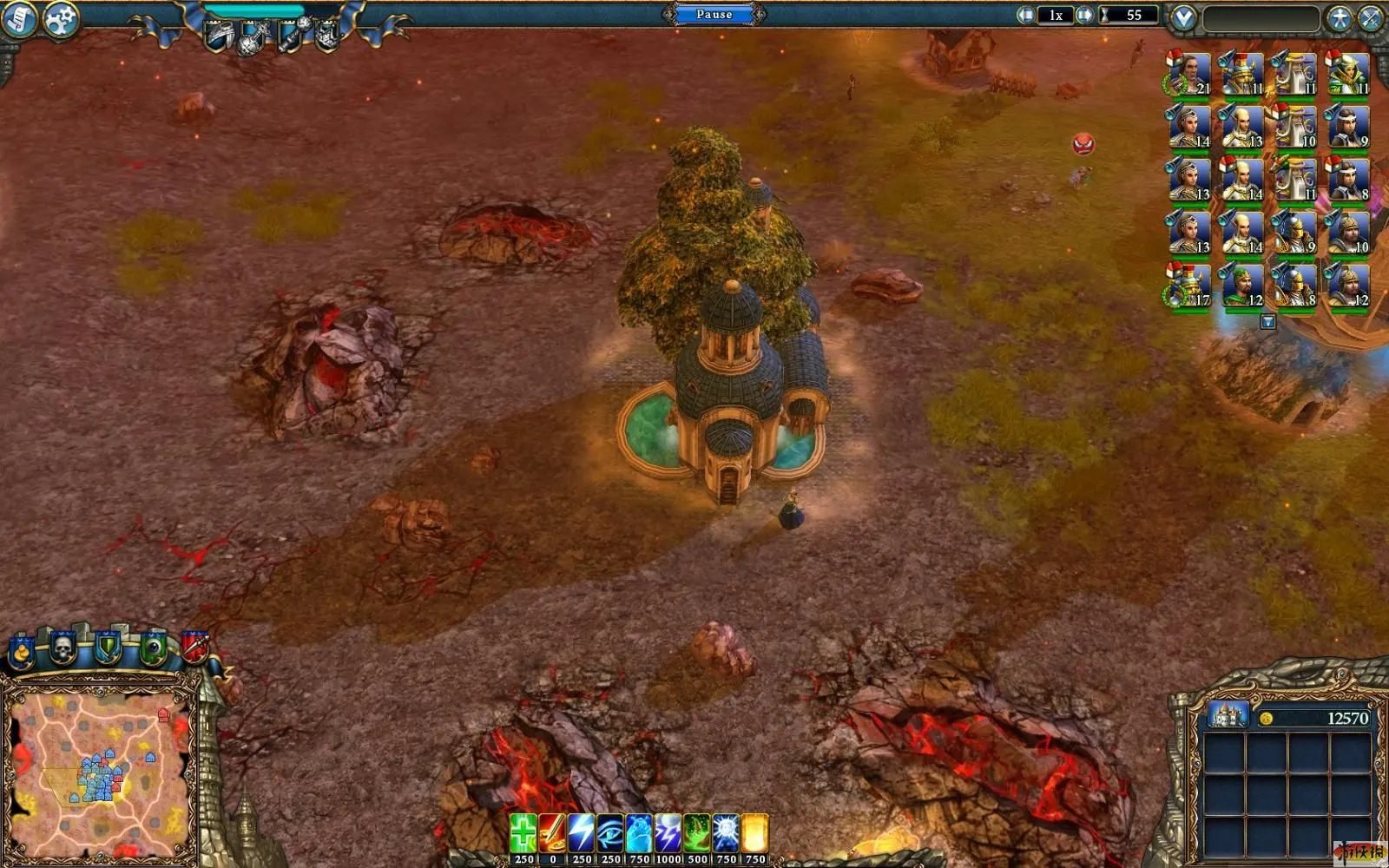The image size is (1389, 868).
Task: Cast the single lightning bolt spell
Action: tap(581, 832)
